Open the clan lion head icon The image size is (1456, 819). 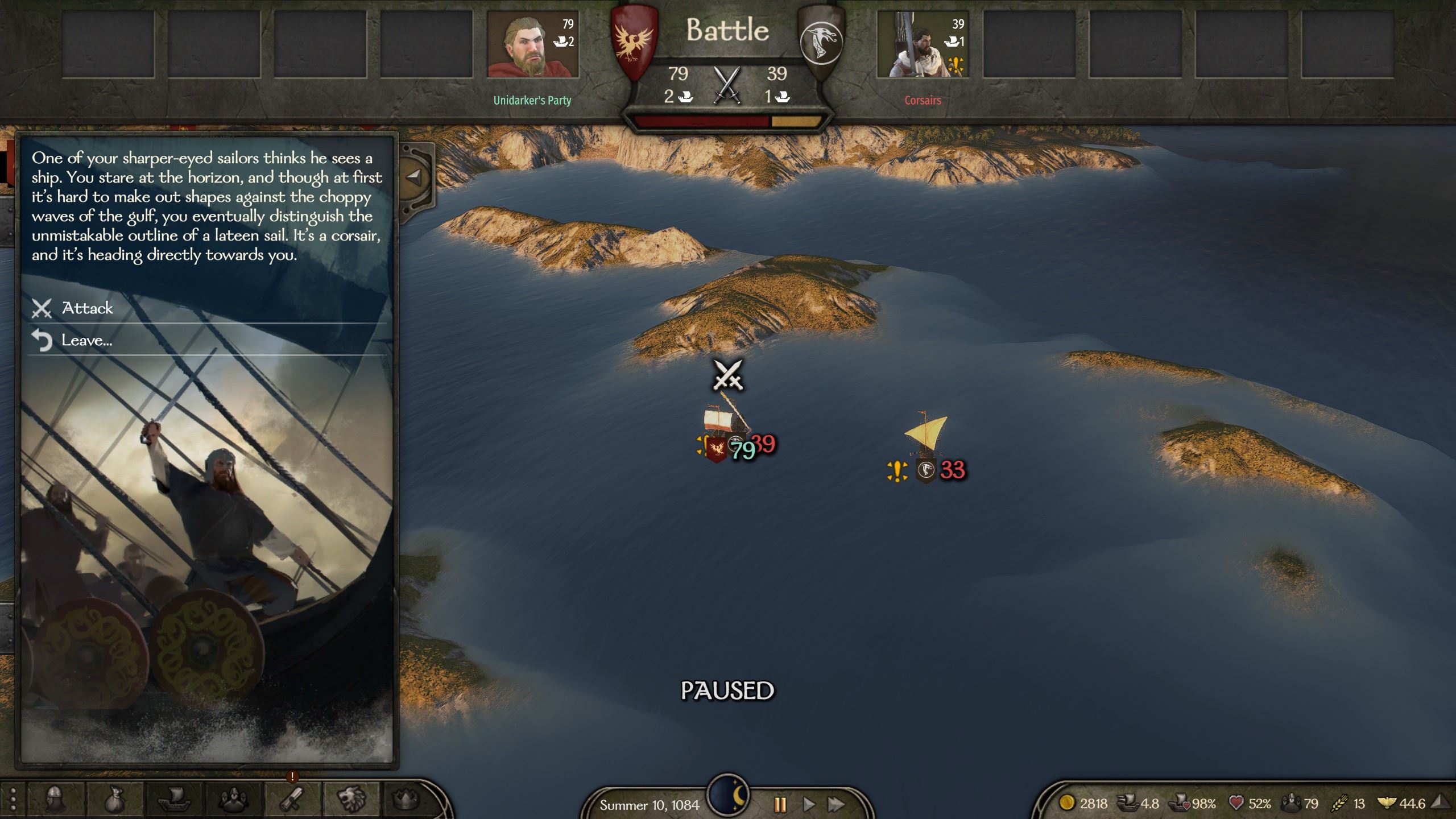pyautogui.click(x=350, y=800)
